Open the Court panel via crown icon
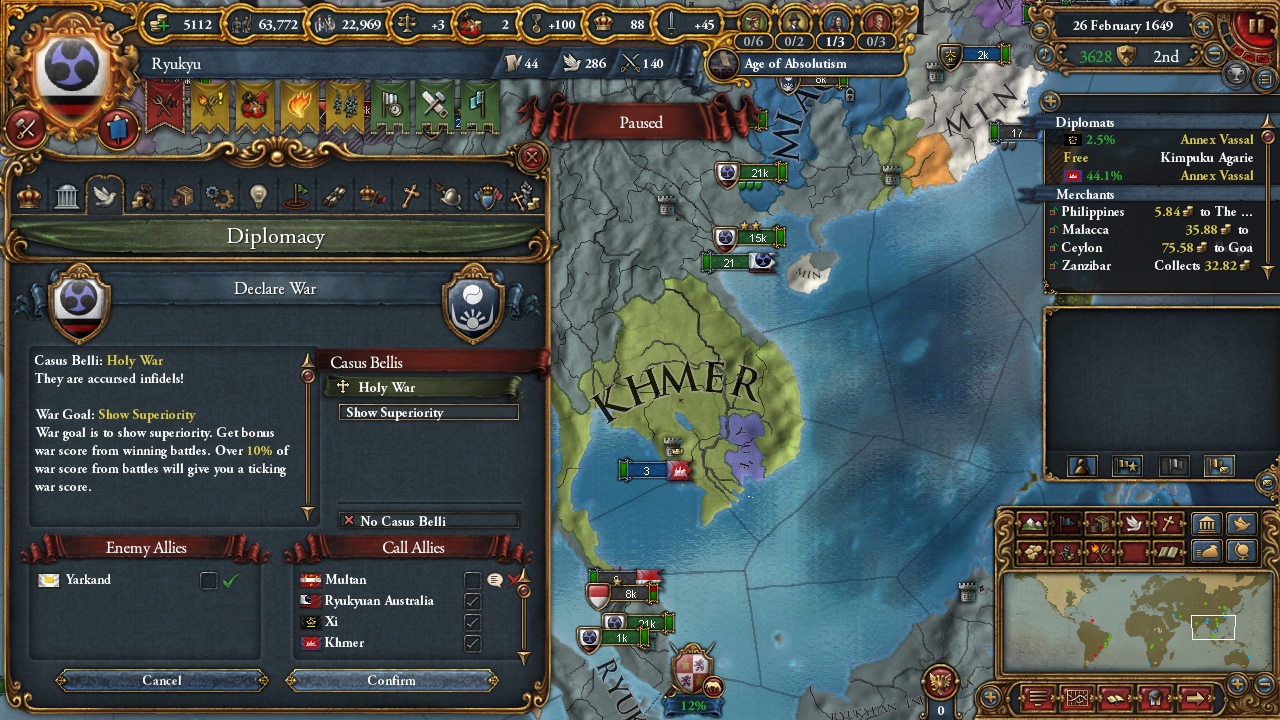Image resolution: width=1280 pixels, height=720 pixels. point(28,196)
